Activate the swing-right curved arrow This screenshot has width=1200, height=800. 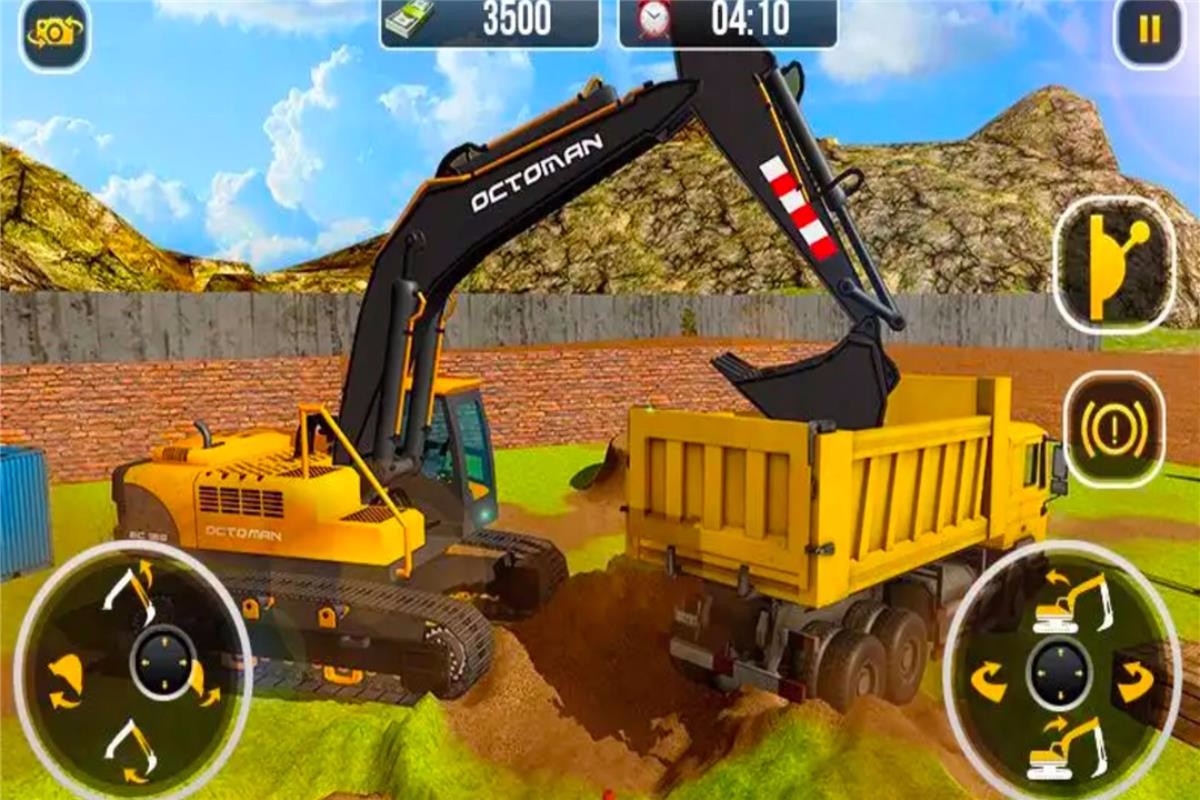(1135, 684)
